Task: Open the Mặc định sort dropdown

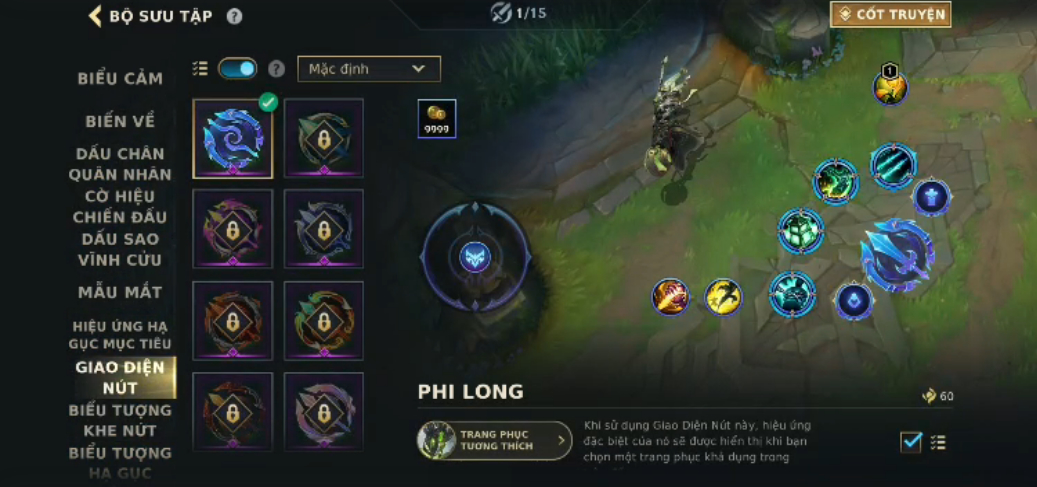Action: click(368, 69)
